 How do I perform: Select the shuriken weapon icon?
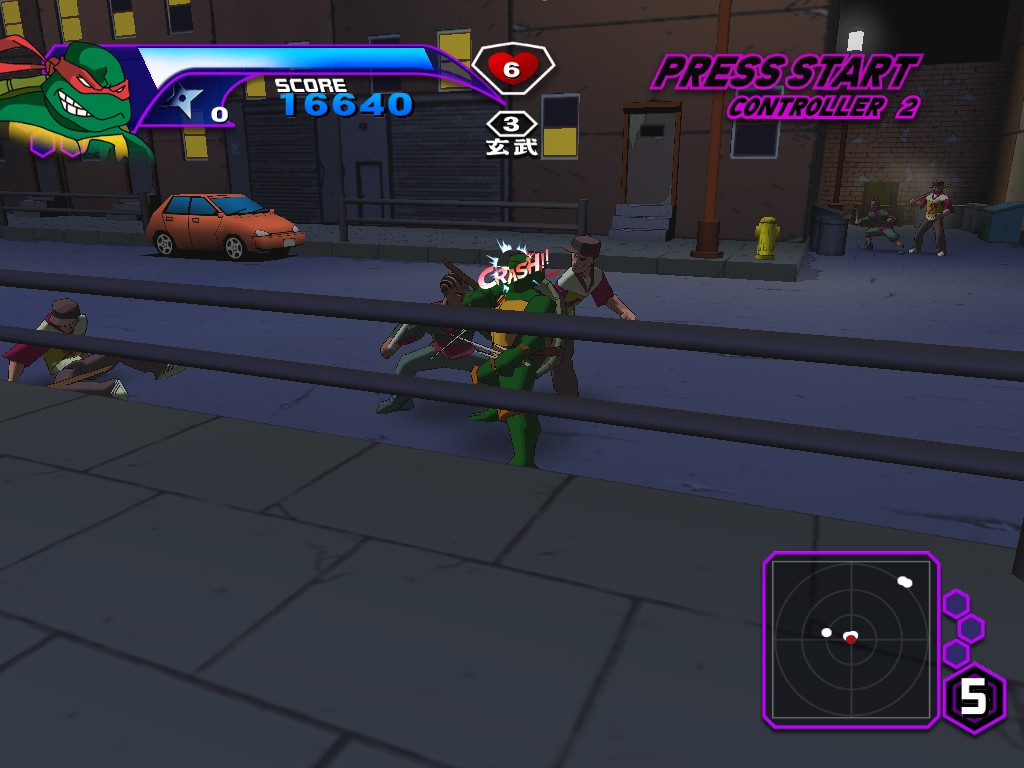coord(187,101)
